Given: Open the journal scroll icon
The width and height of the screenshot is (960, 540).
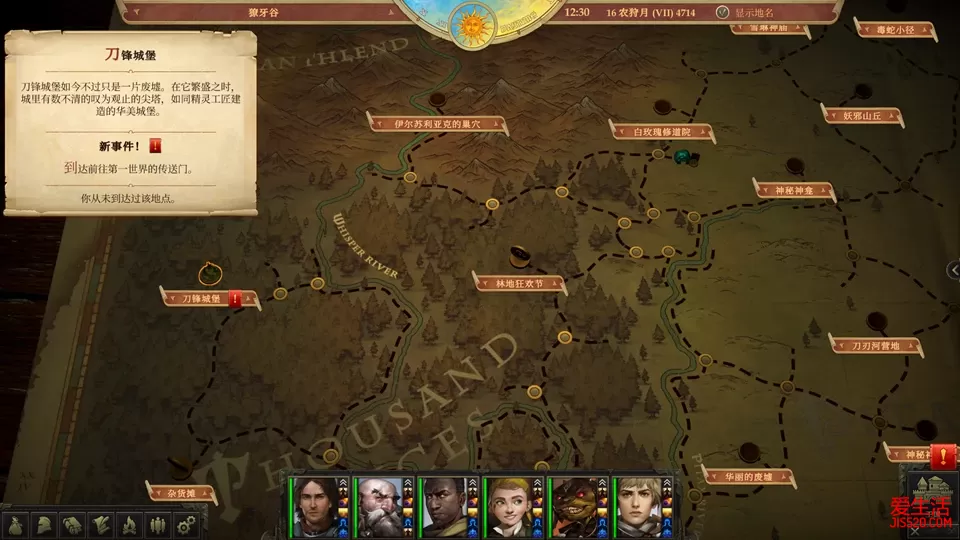Looking at the screenshot, I should click(x=100, y=523).
